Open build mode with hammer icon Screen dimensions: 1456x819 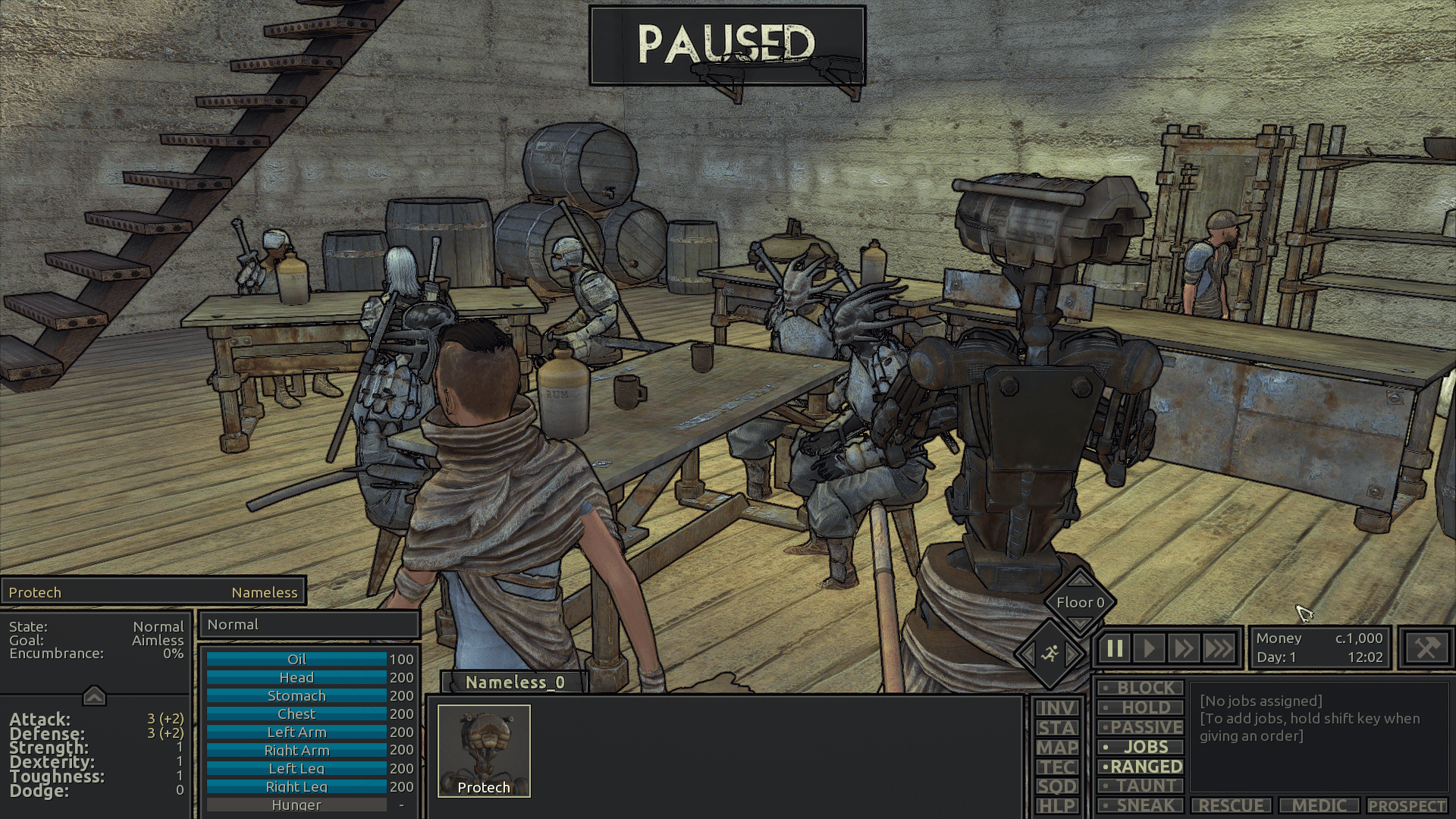point(1426,648)
